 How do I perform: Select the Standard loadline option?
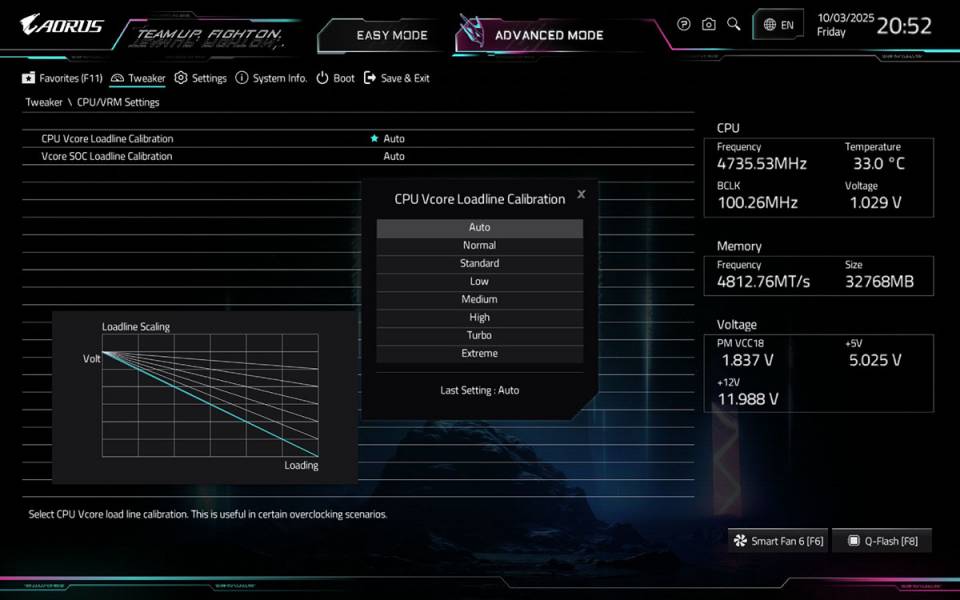point(479,264)
